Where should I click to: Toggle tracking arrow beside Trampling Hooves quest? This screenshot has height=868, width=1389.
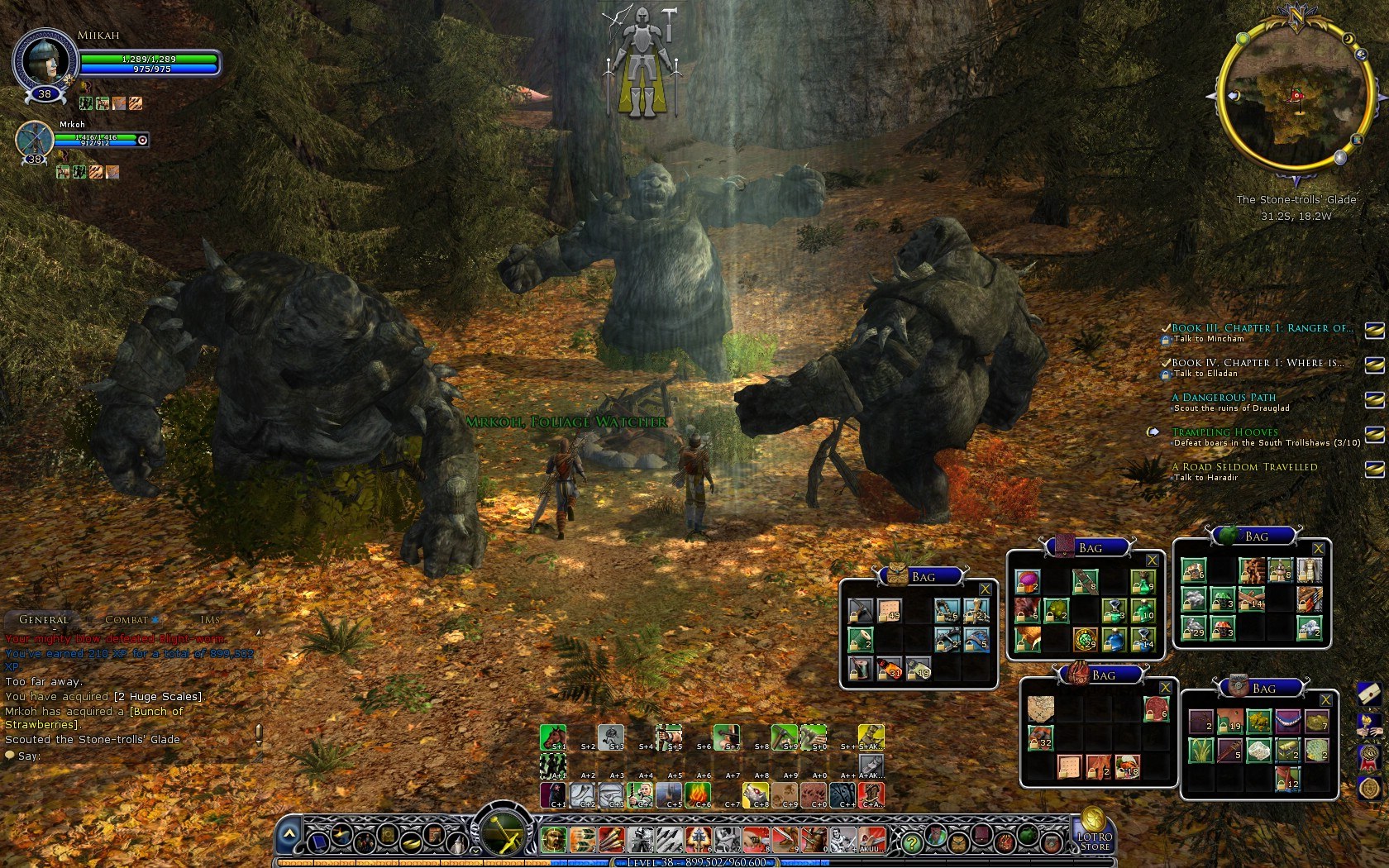coord(1153,432)
